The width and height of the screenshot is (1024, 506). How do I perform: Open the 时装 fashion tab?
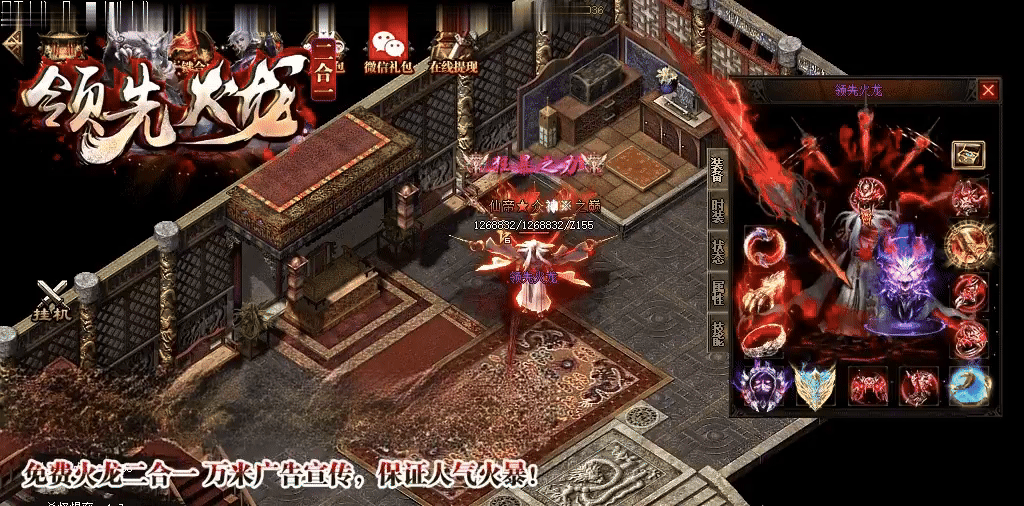[717, 211]
